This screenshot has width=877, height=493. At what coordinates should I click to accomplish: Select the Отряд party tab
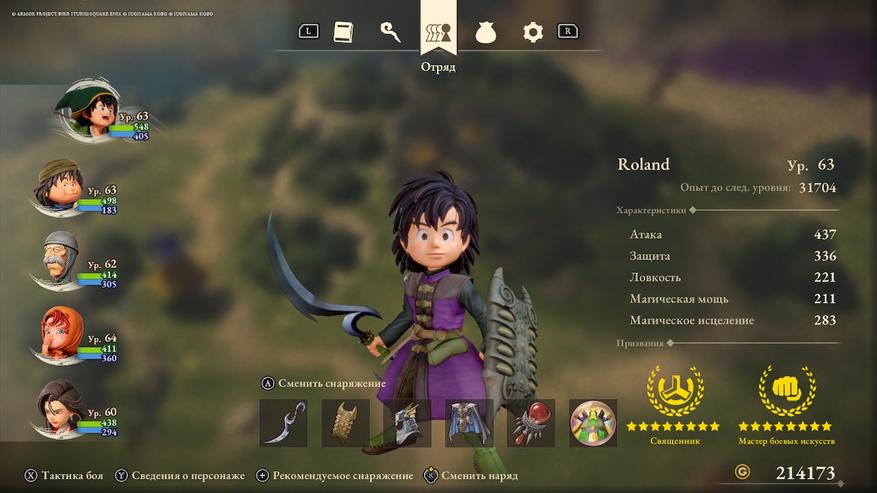point(438,32)
